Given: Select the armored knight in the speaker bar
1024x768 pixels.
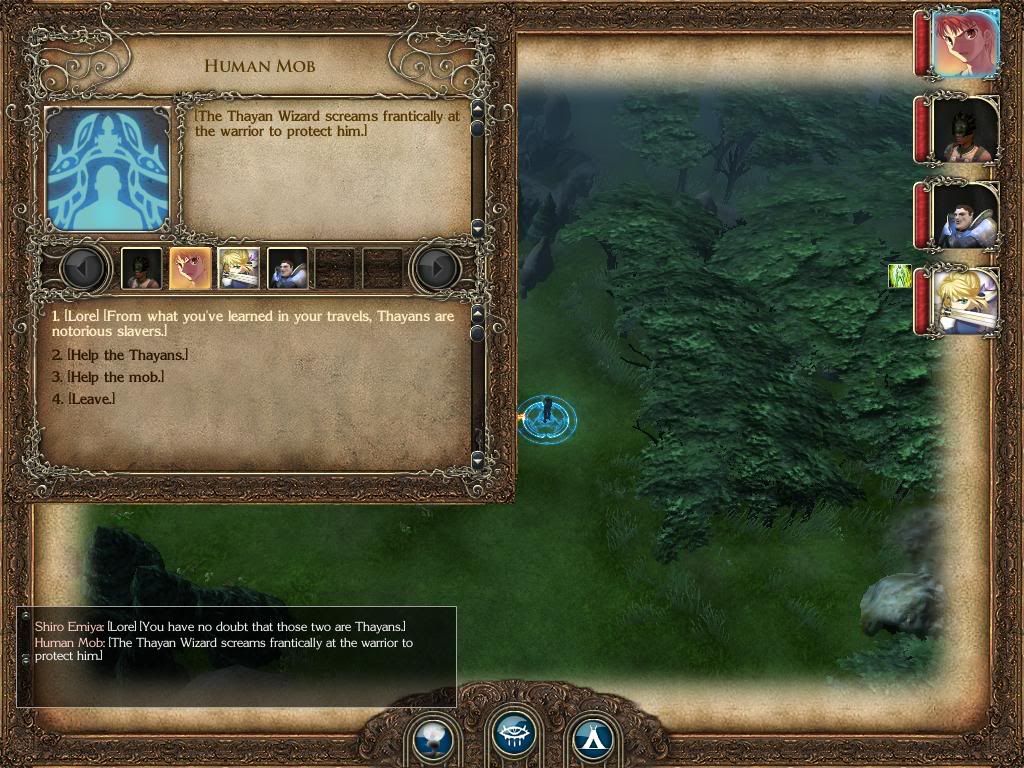Looking at the screenshot, I should [288, 268].
